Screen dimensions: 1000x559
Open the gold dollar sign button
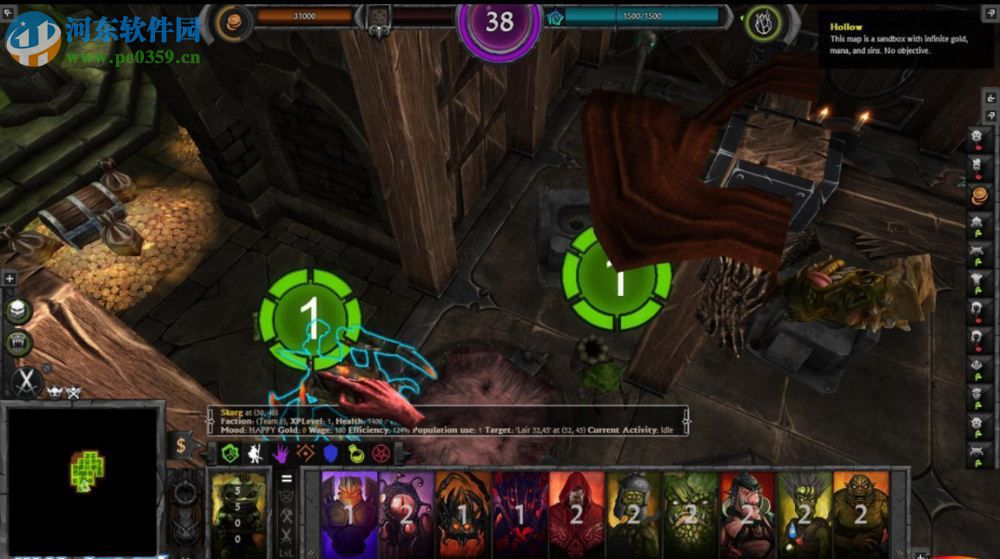click(x=181, y=446)
